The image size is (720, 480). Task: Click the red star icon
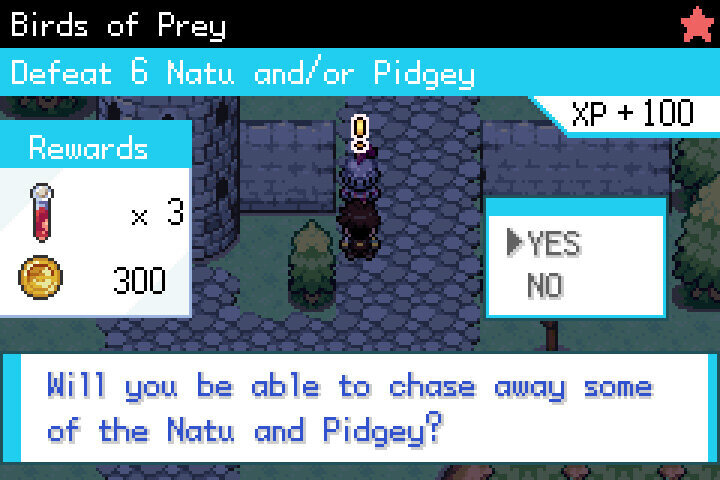click(x=696, y=24)
